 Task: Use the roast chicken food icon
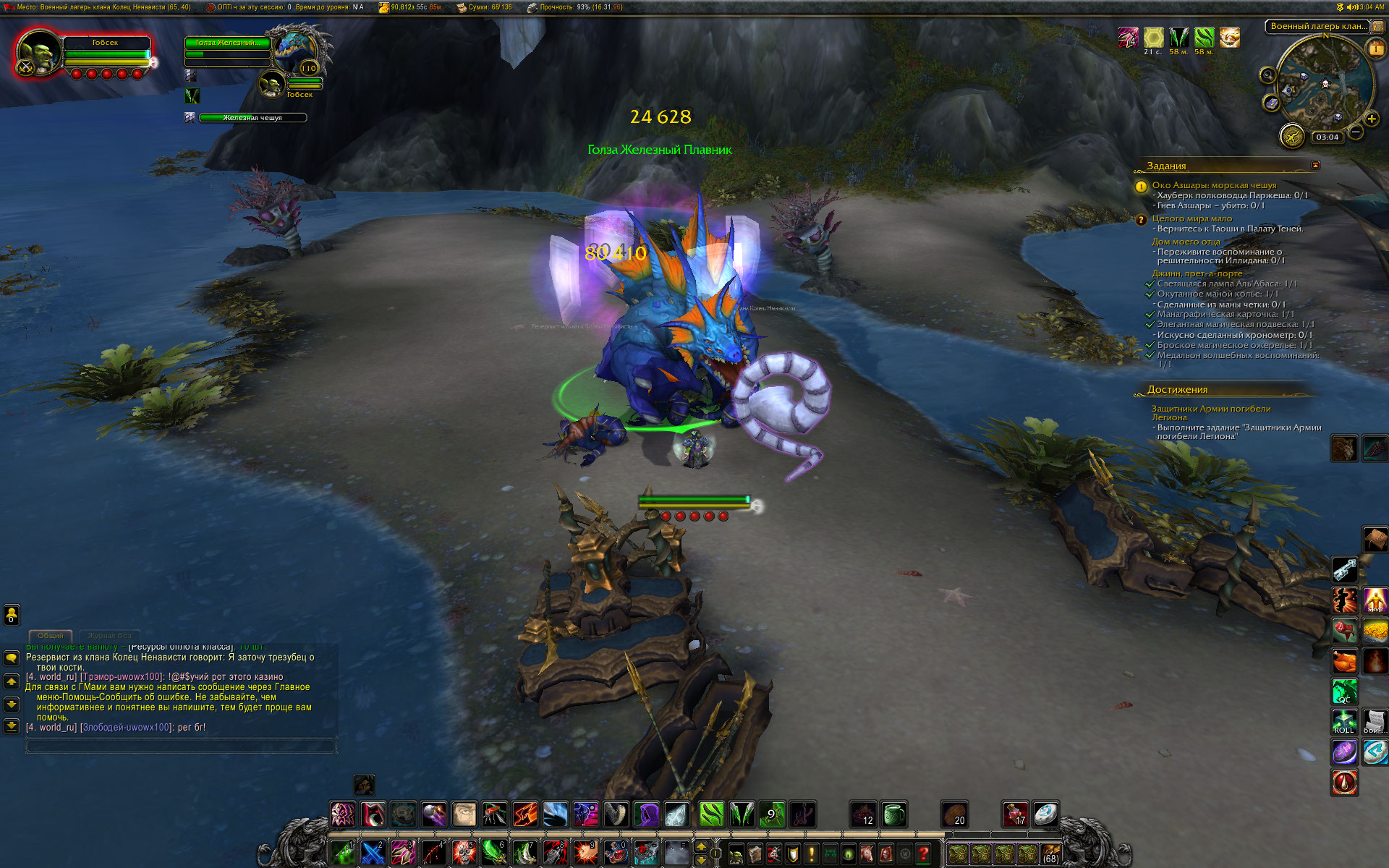click(x=1344, y=660)
